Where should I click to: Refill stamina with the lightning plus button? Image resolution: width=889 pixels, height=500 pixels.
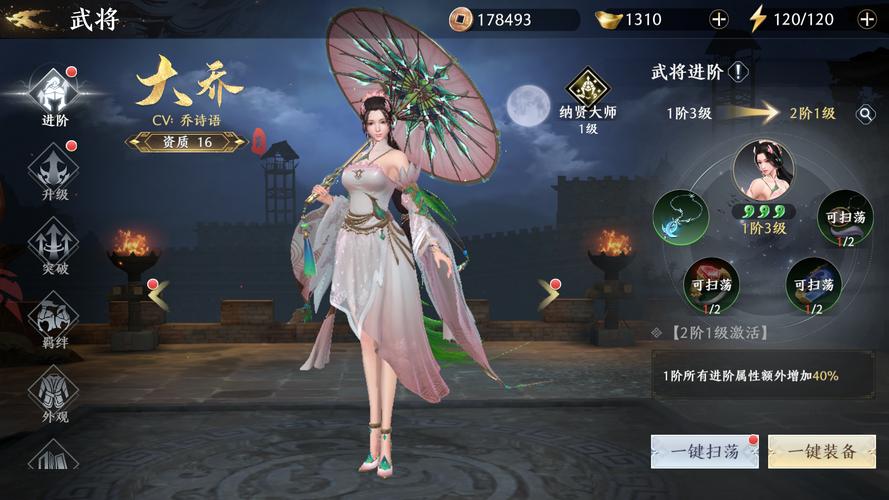pyautogui.click(x=866, y=19)
